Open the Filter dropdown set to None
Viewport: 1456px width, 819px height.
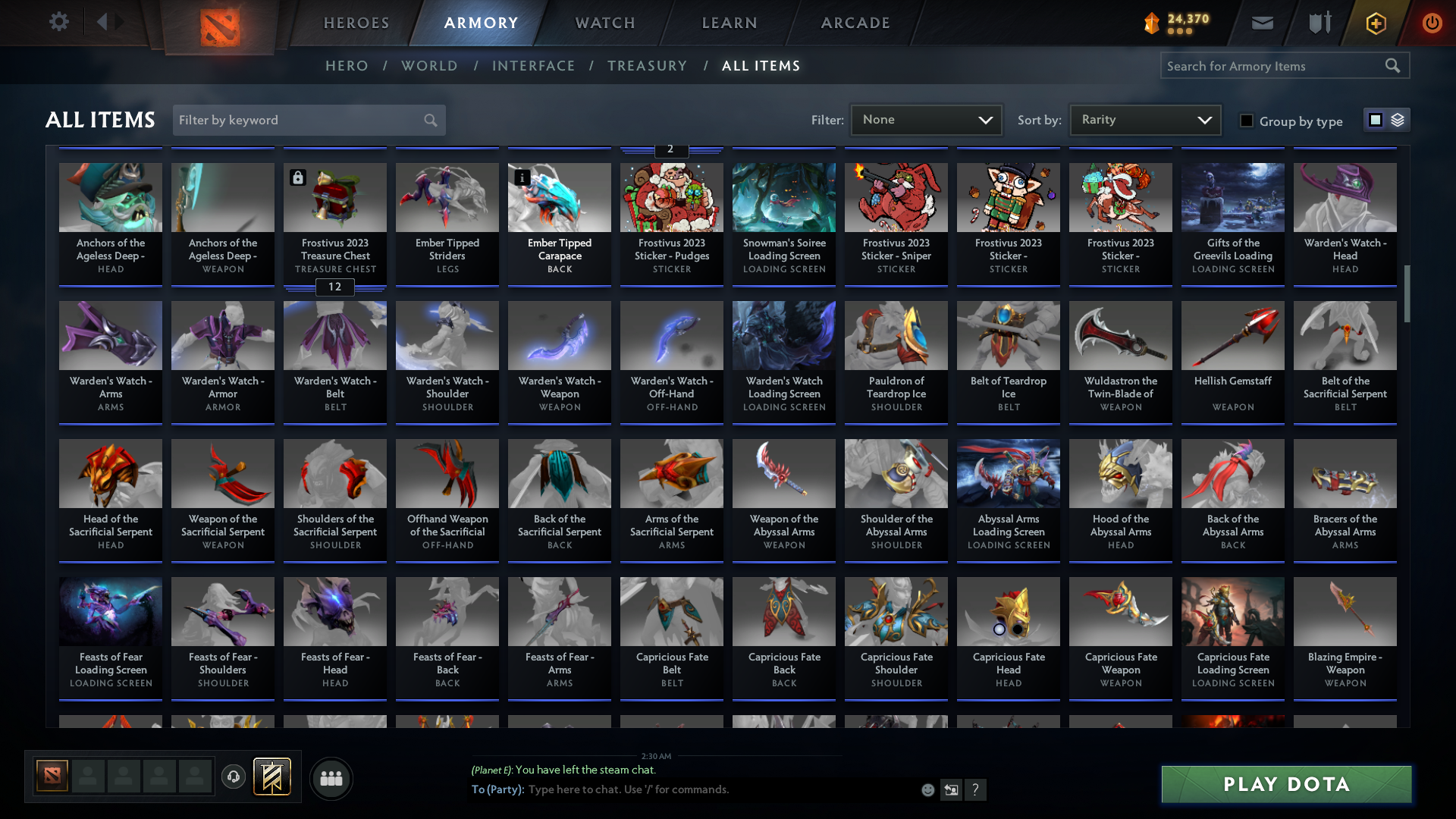[926, 119]
